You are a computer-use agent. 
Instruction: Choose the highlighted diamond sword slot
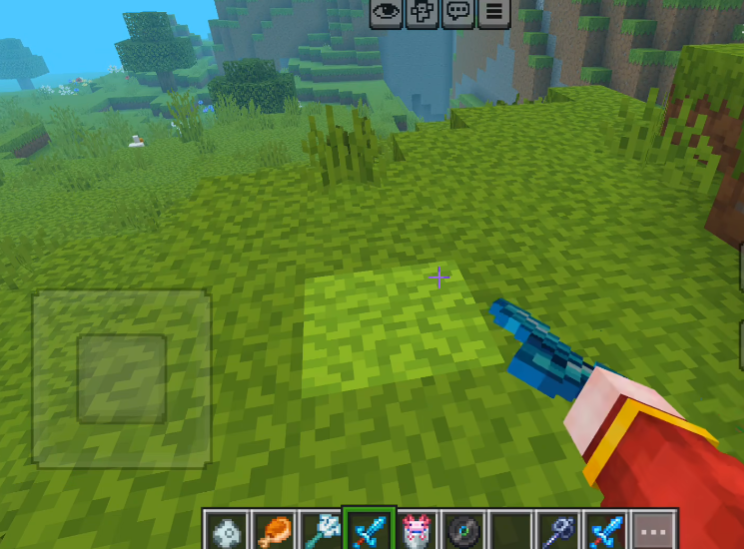pyautogui.click(x=369, y=529)
